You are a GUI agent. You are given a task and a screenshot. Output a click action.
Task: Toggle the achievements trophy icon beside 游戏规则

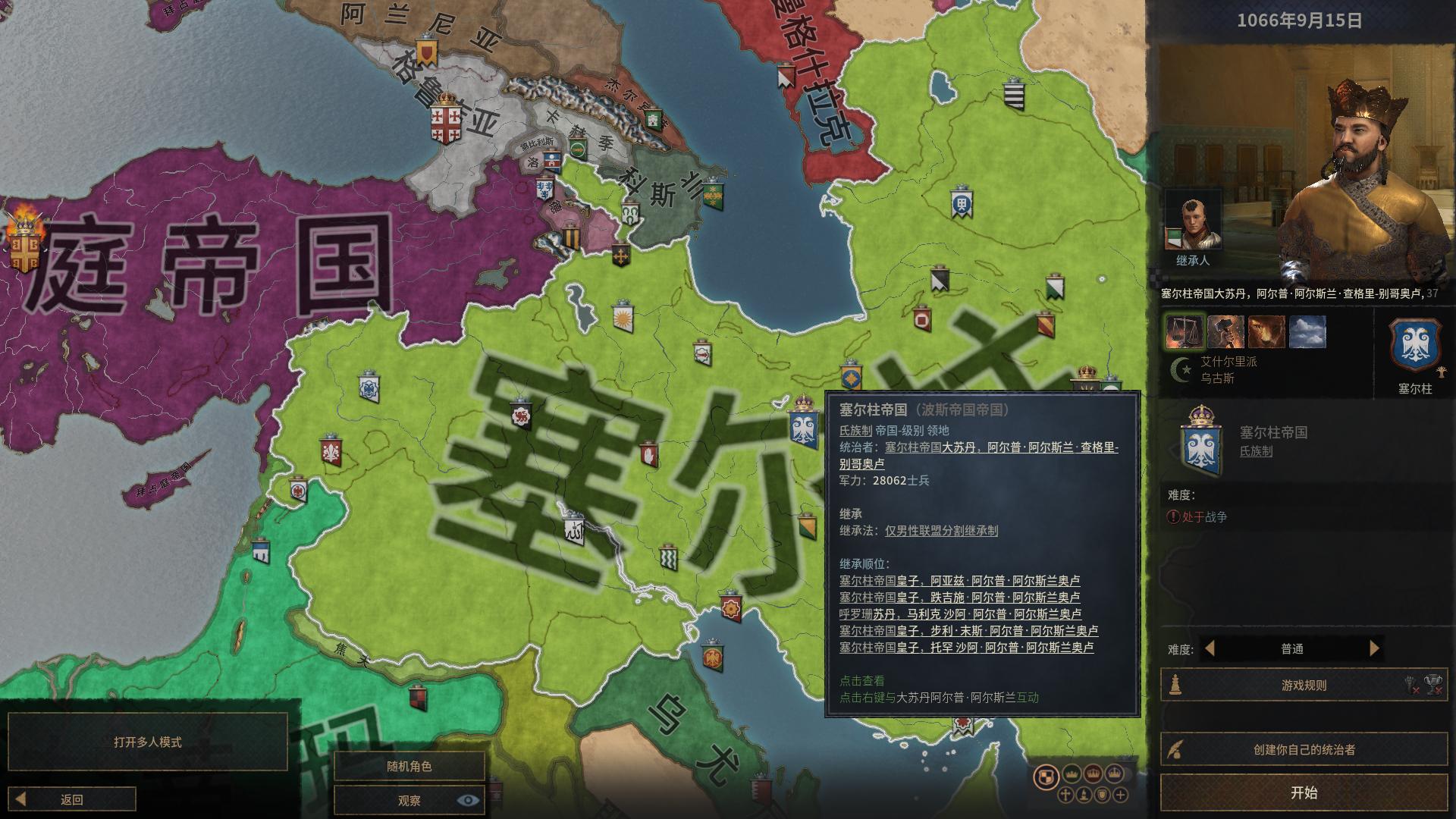1432,682
